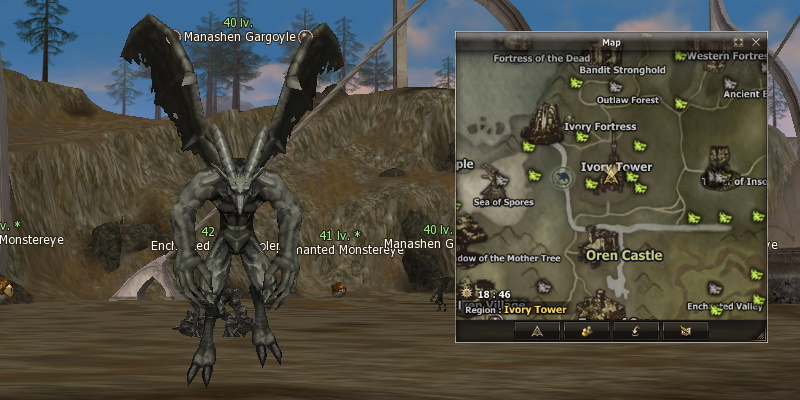
Task: Click the third bottom map button
Action: [636, 330]
